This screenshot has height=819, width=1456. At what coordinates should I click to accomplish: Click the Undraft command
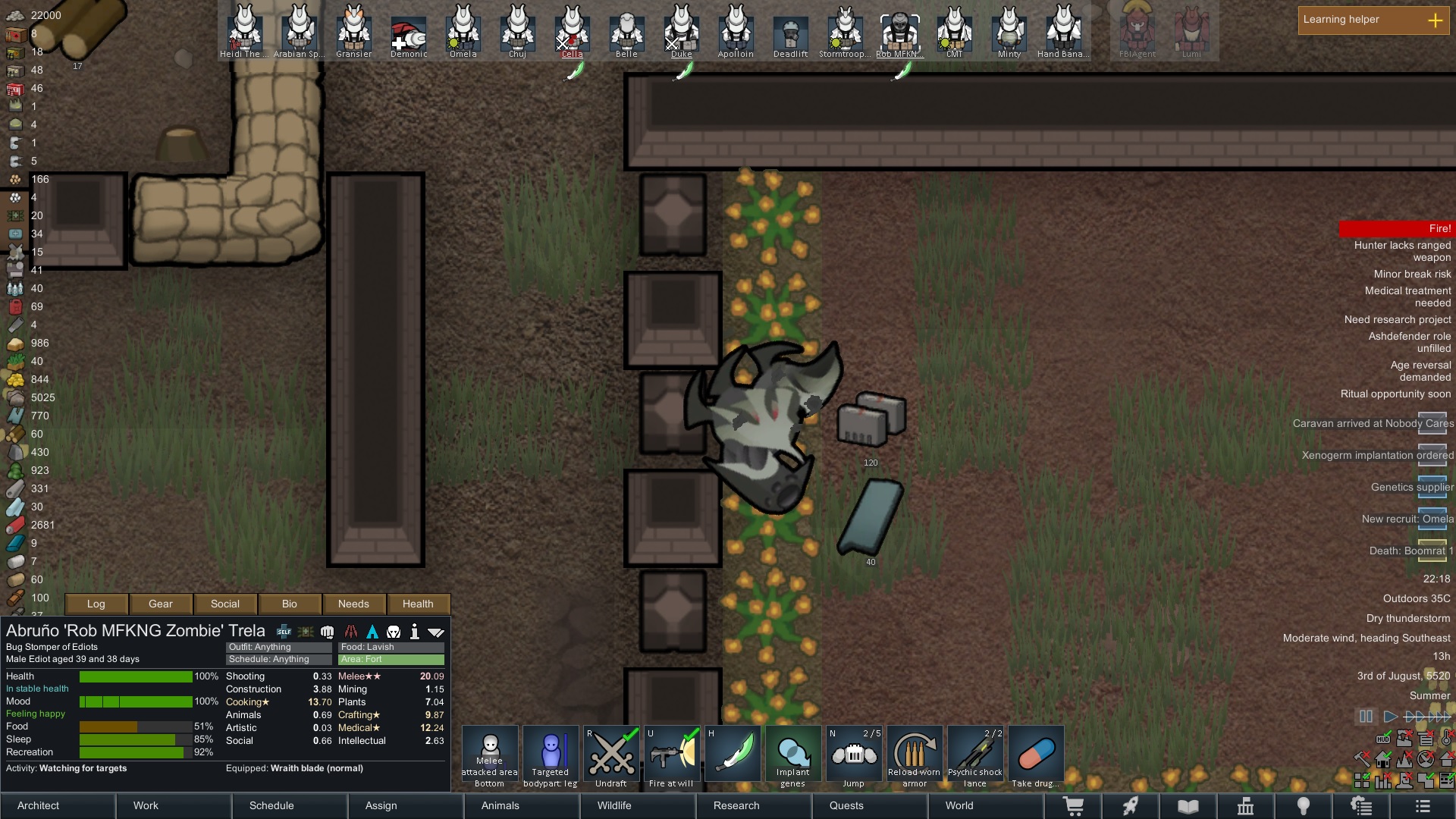[611, 757]
